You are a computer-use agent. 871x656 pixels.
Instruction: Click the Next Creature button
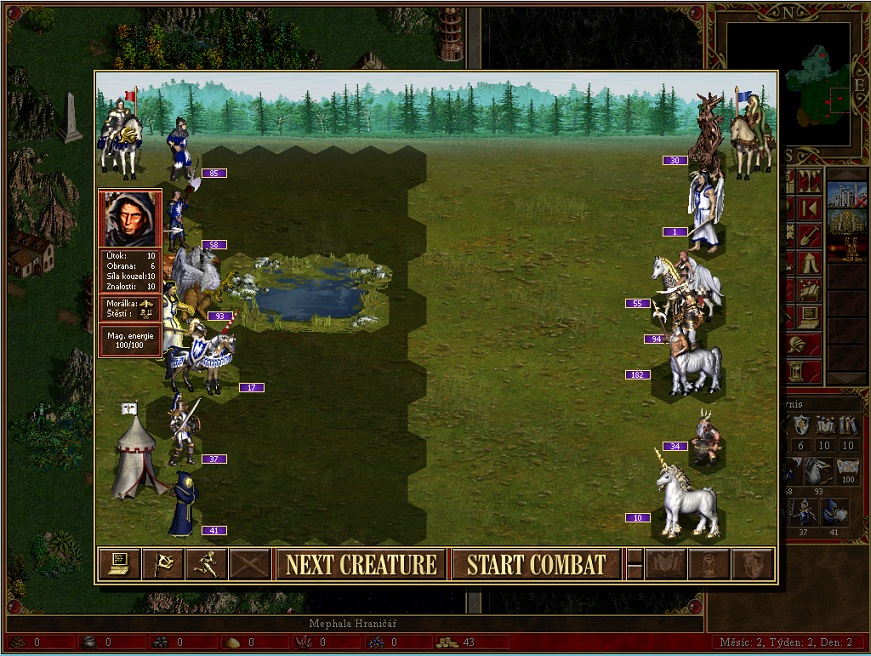coord(361,564)
